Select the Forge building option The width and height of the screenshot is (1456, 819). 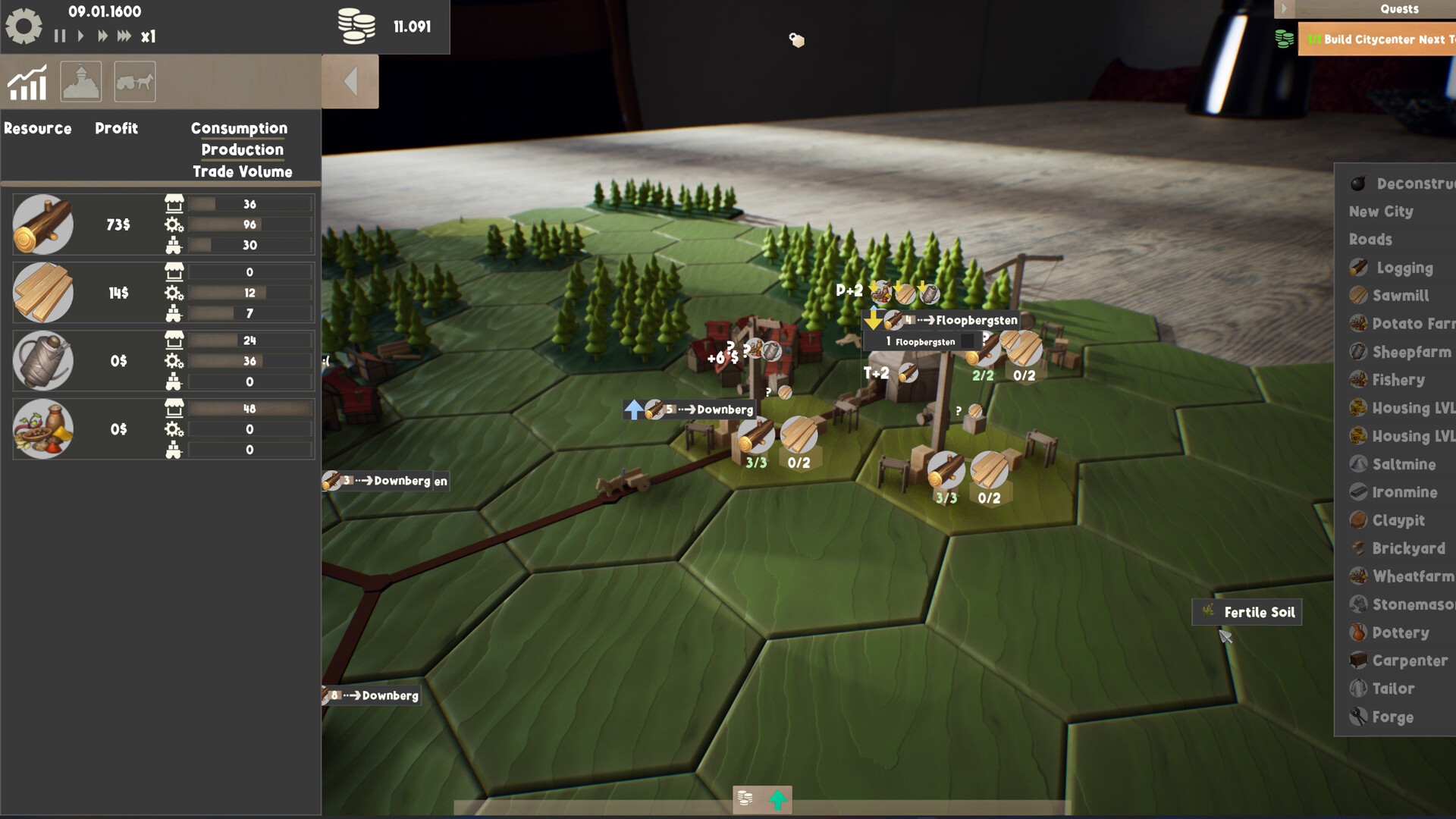[1392, 717]
